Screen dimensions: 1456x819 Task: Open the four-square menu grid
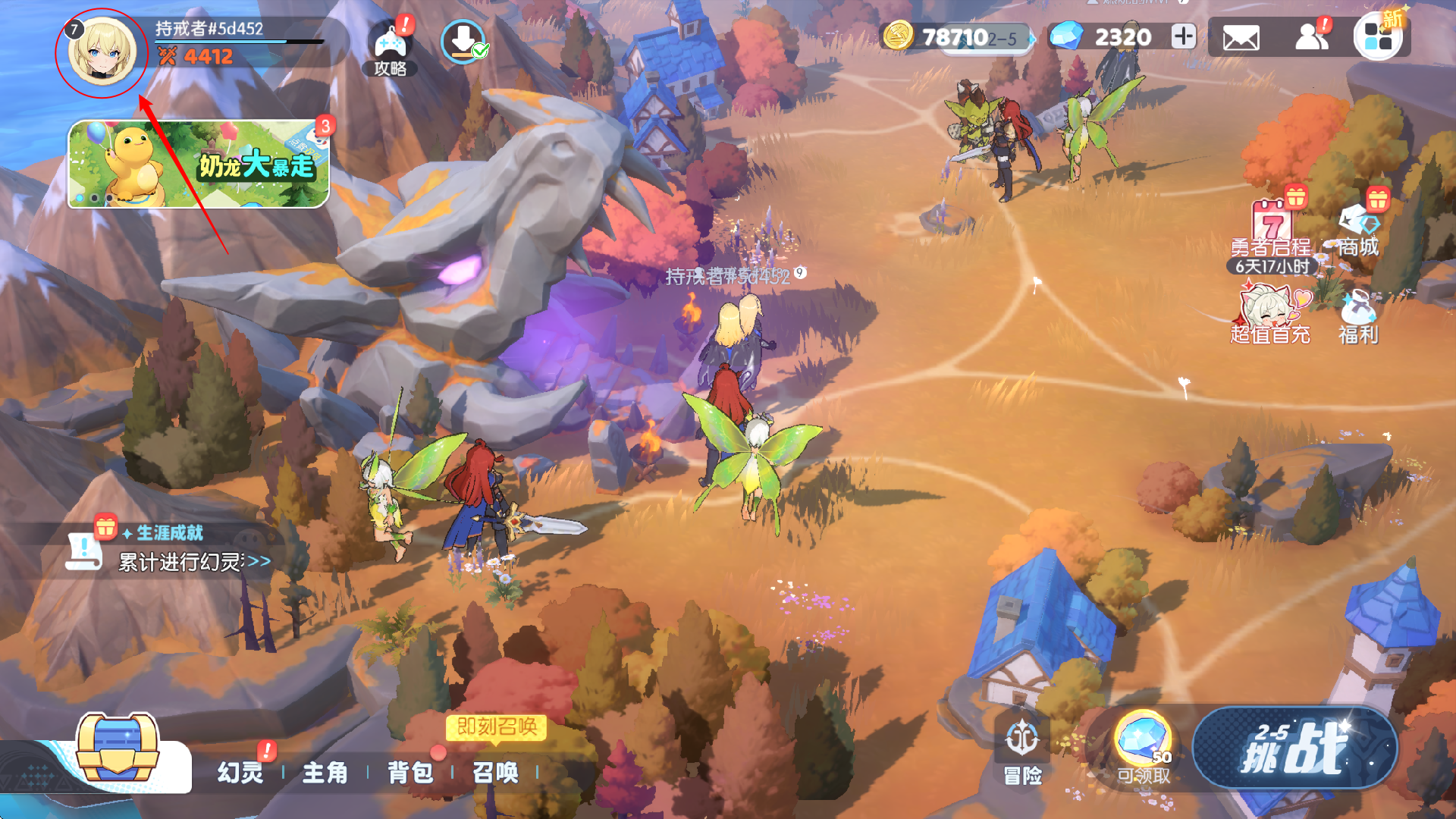[x=1377, y=37]
